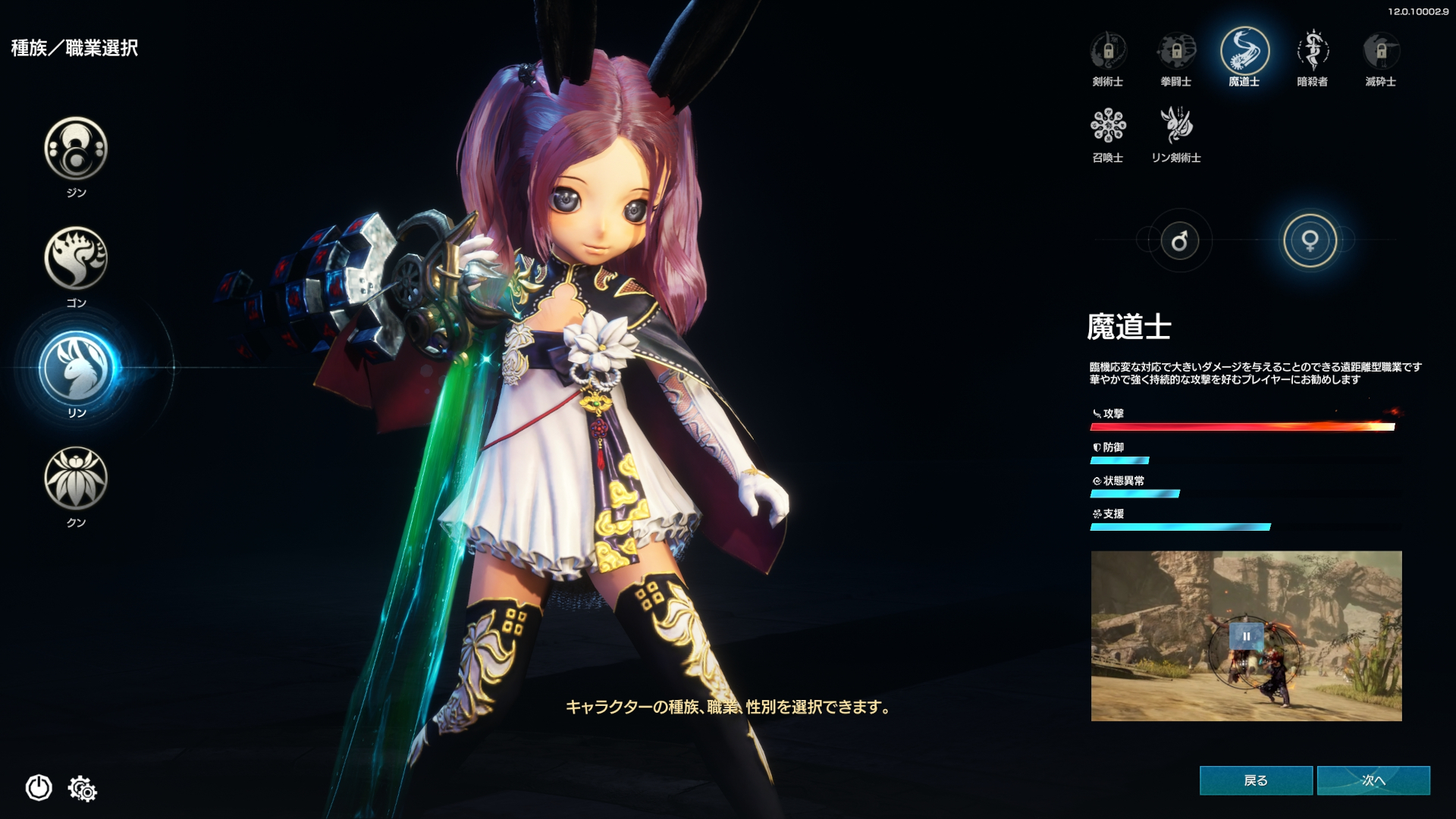
Task: Proceed with the 次へ button
Action: coord(1373,780)
